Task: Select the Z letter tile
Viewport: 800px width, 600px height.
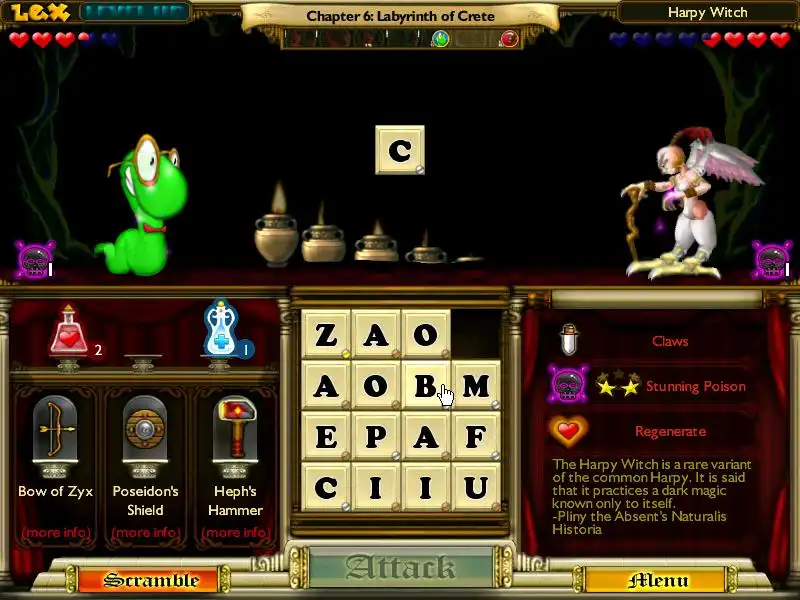Action: coord(326,334)
